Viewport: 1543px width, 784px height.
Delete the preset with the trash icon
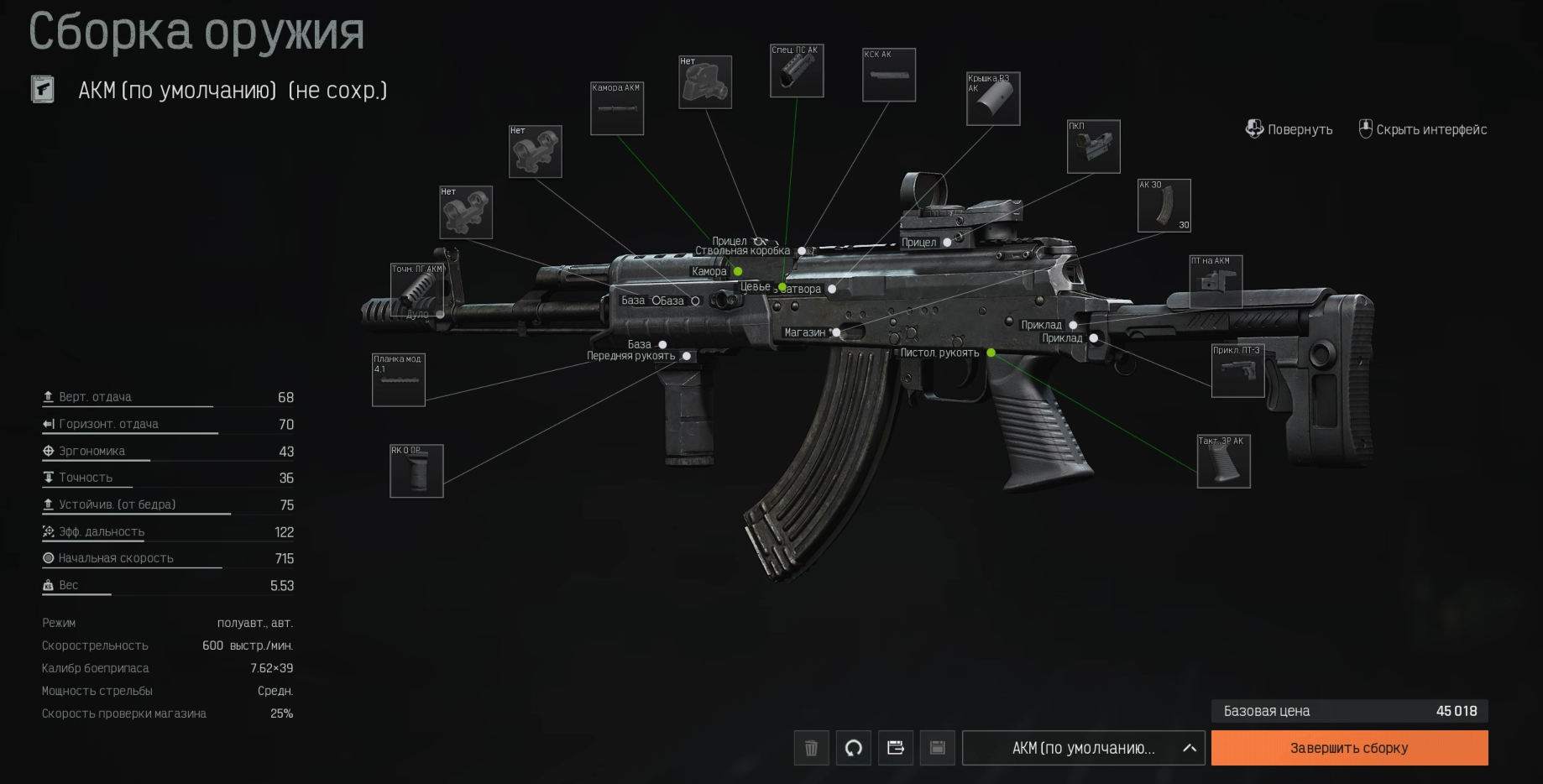(811, 748)
